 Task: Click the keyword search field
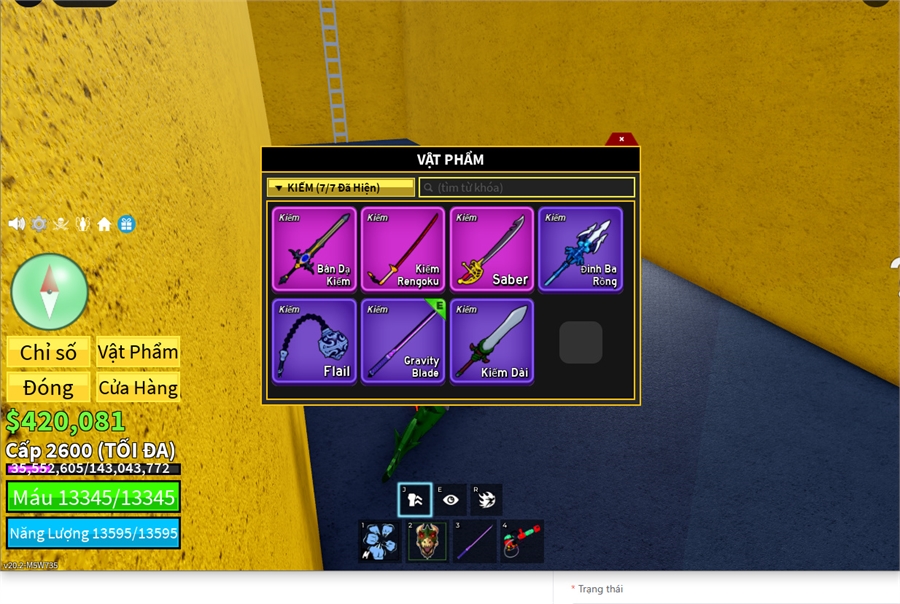pyautogui.click(x=527, y=187)
